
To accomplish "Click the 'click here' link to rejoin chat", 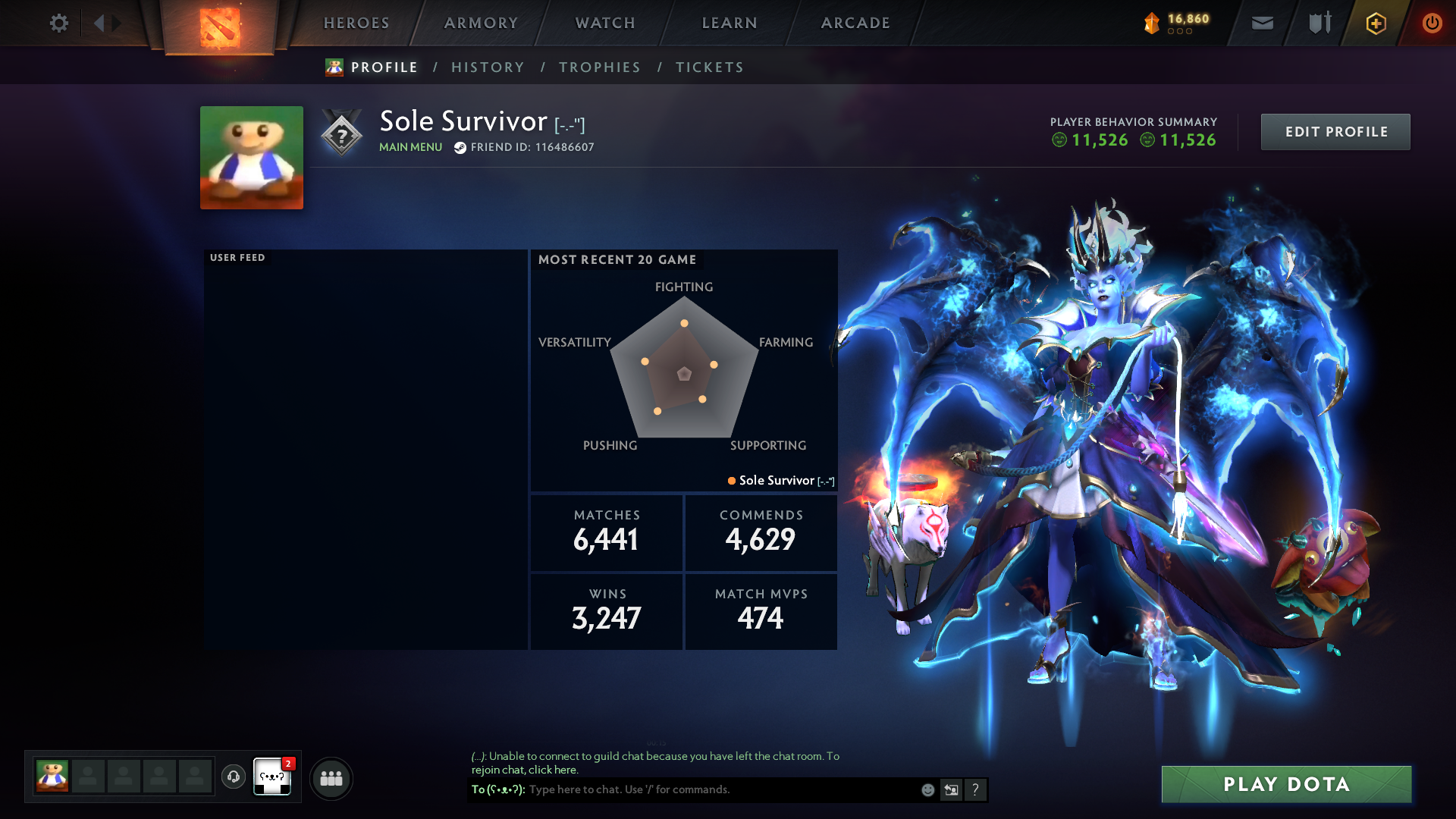I will click(554, 770).
